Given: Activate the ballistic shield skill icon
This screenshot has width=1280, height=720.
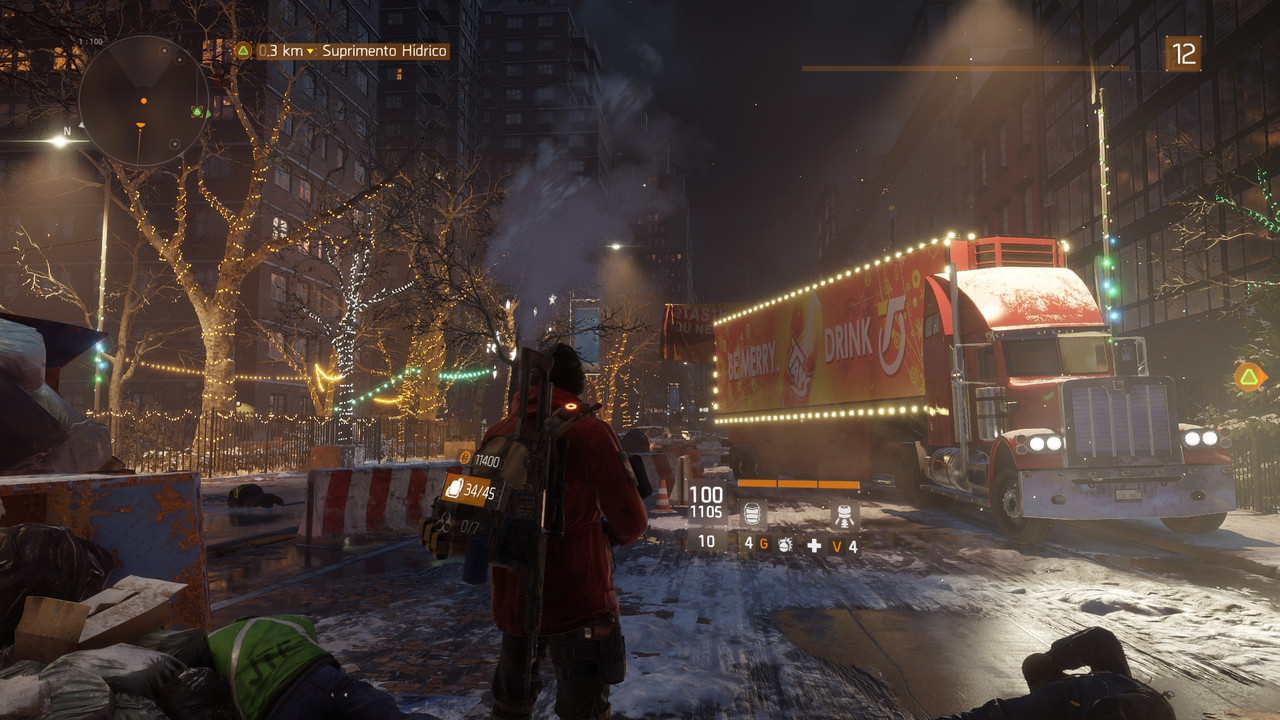Looking at the screenshot, I should (753, 515).
